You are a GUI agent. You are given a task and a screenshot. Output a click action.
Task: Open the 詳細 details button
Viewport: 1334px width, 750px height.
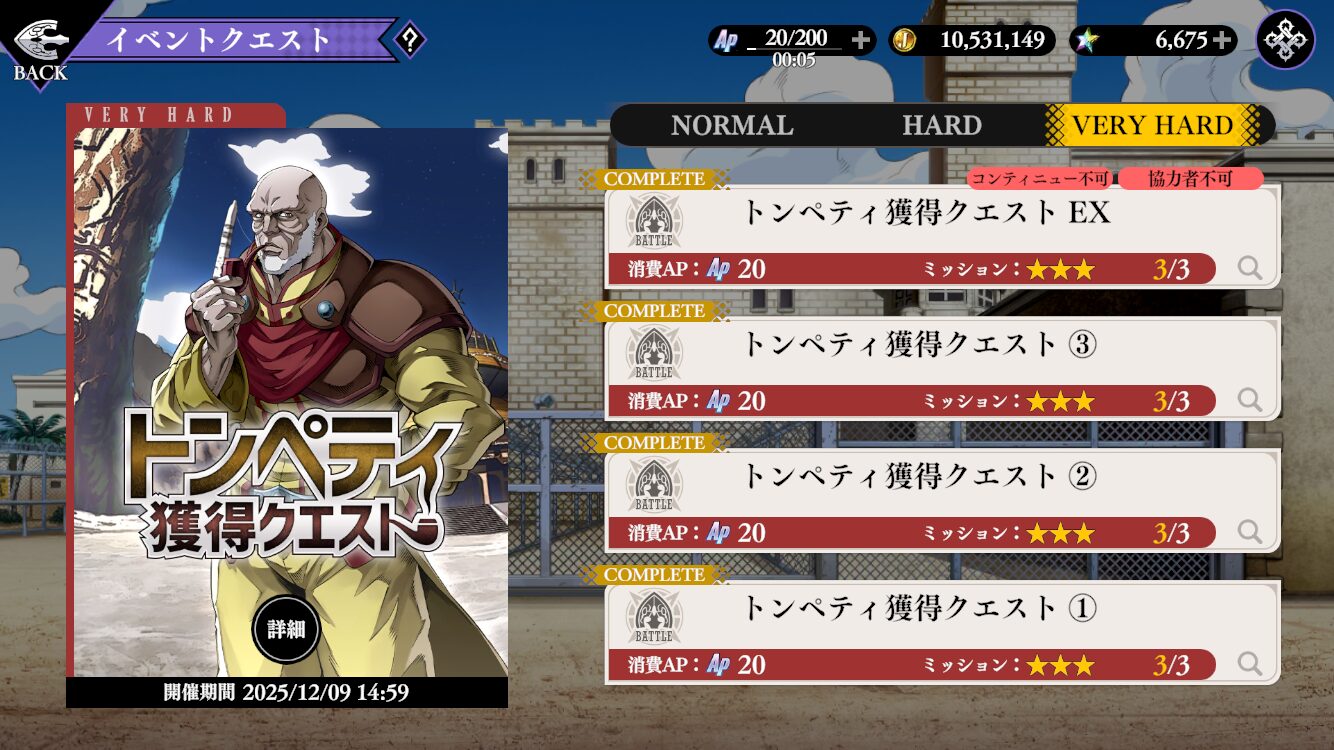click(x=285, y=630)
